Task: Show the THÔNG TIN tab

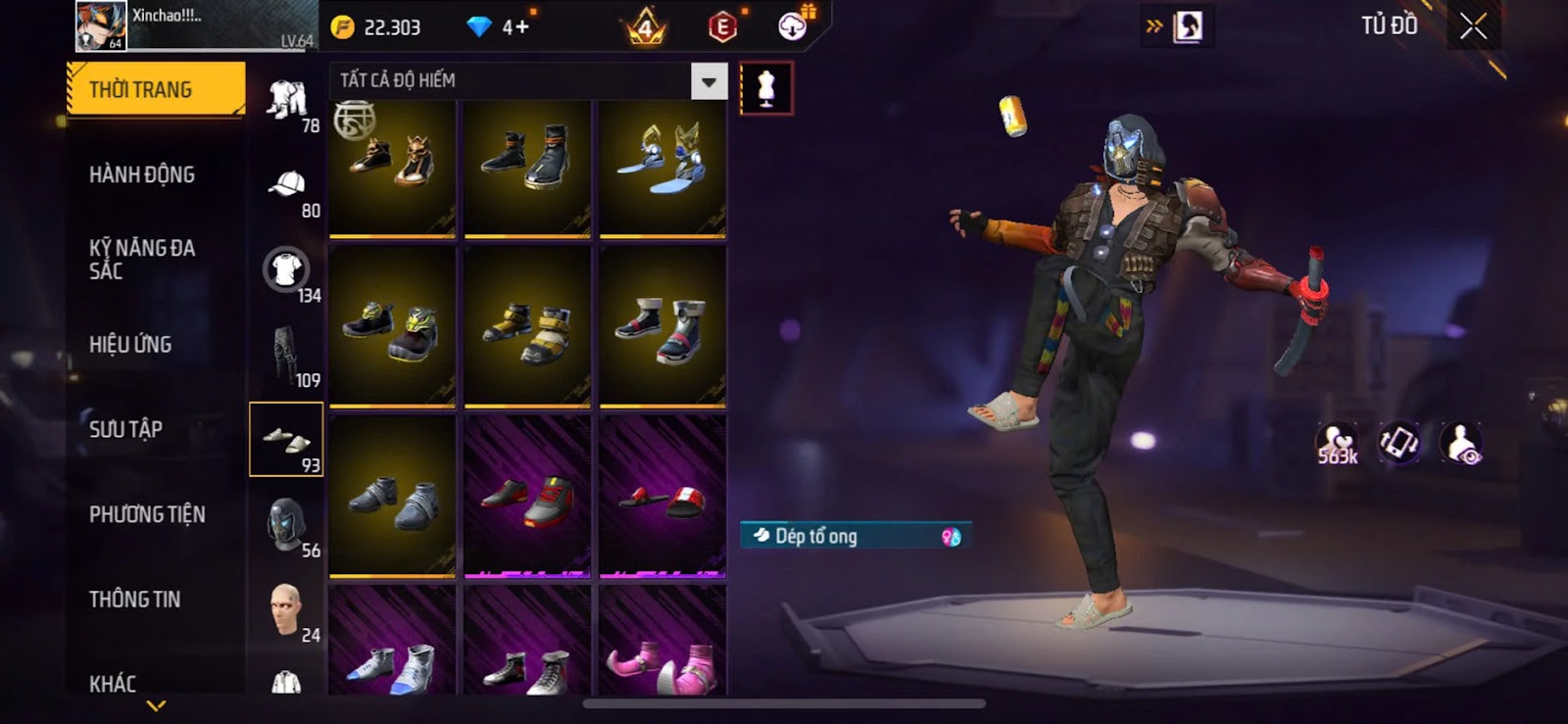Action: (x=134, y=599)
